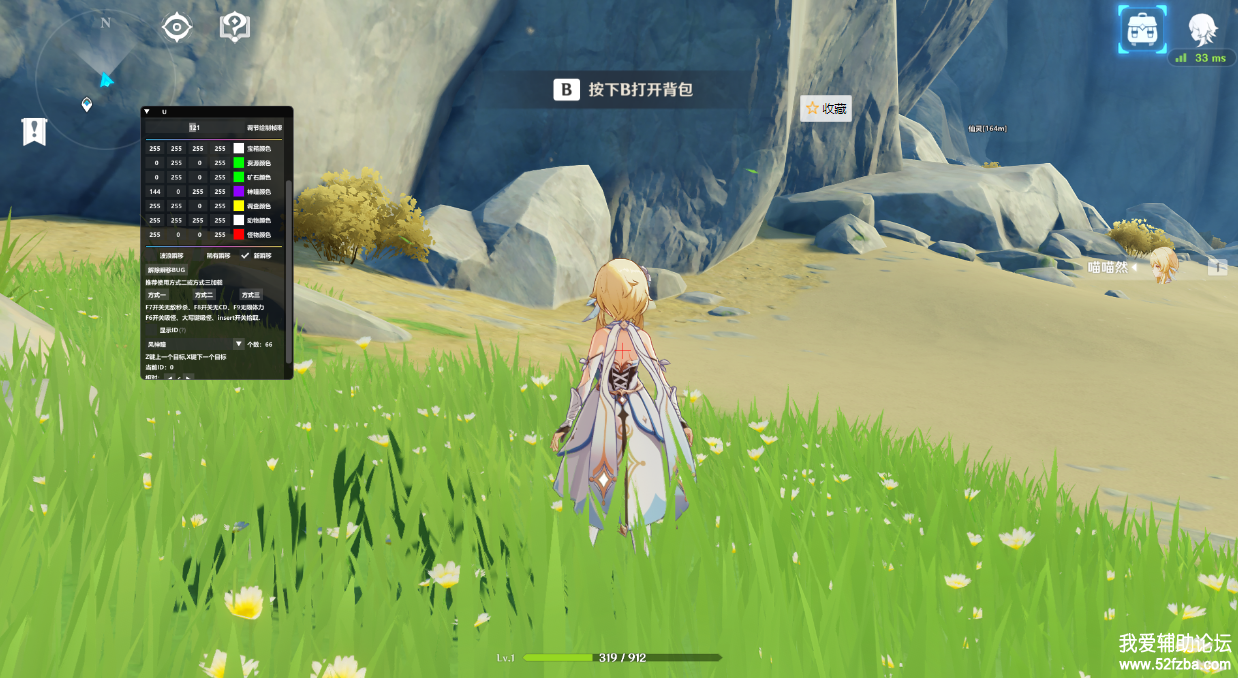Collapse the cheat overlay panel arrow

(147, 112)
